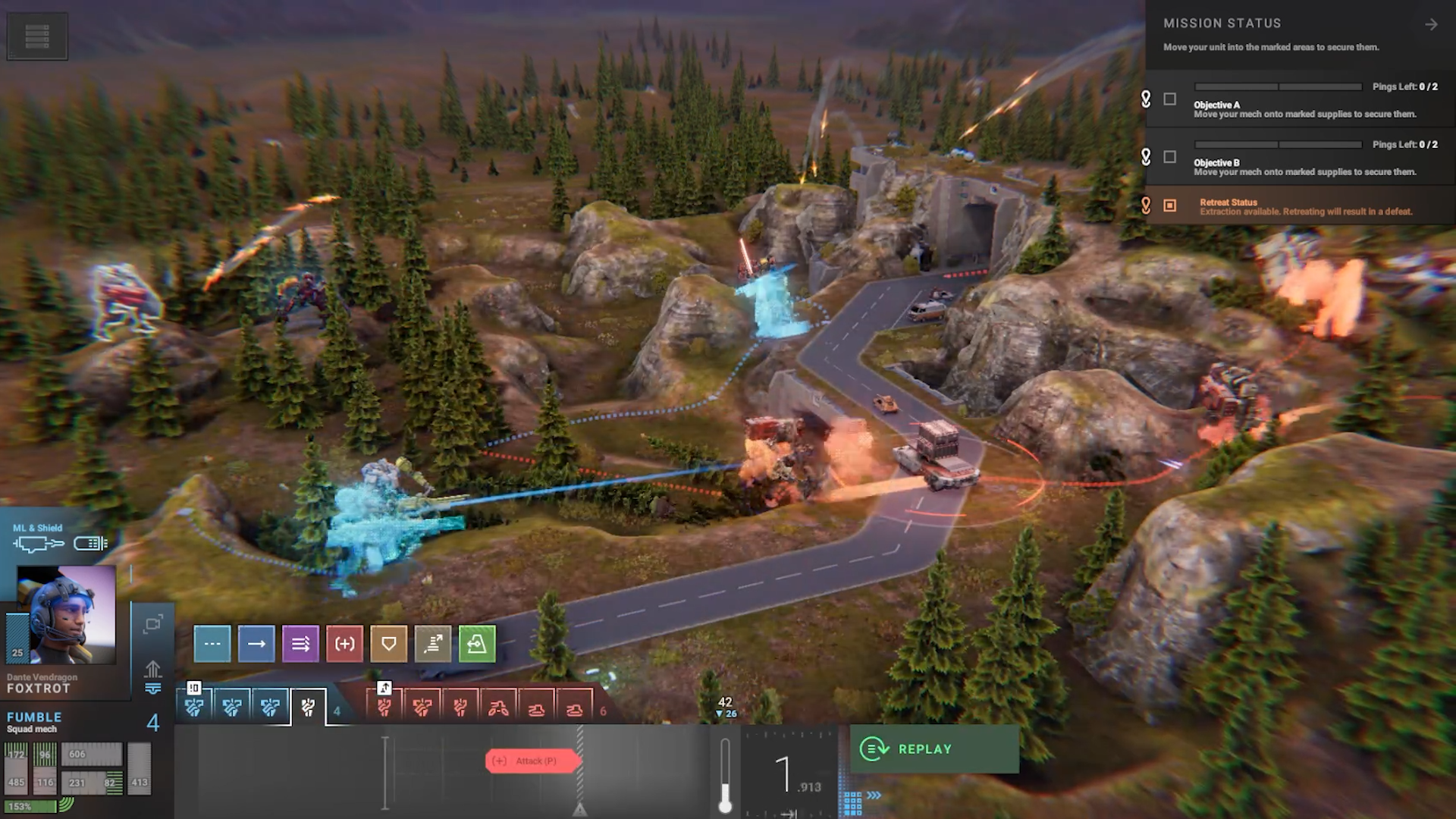1456x819 pixels.
Task: Select the red crosshair attack action
Action: (x=344, y=644)
